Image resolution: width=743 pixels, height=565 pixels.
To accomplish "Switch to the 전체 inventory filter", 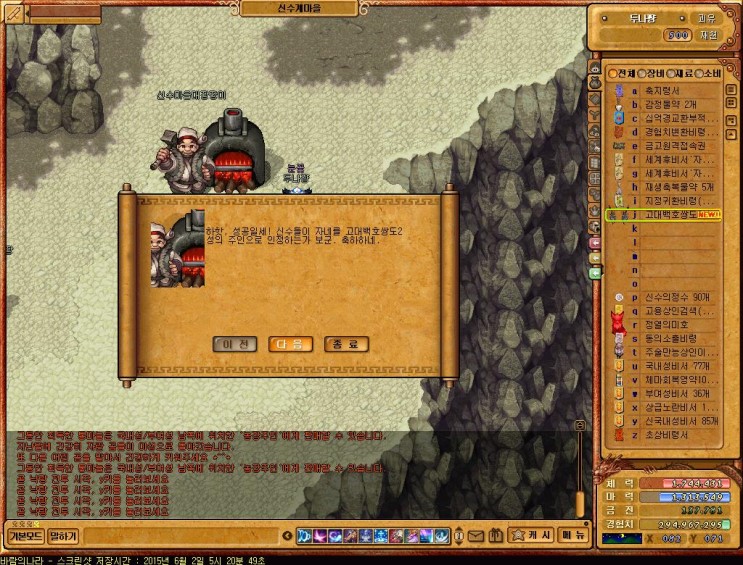I will tap(621, 74).
